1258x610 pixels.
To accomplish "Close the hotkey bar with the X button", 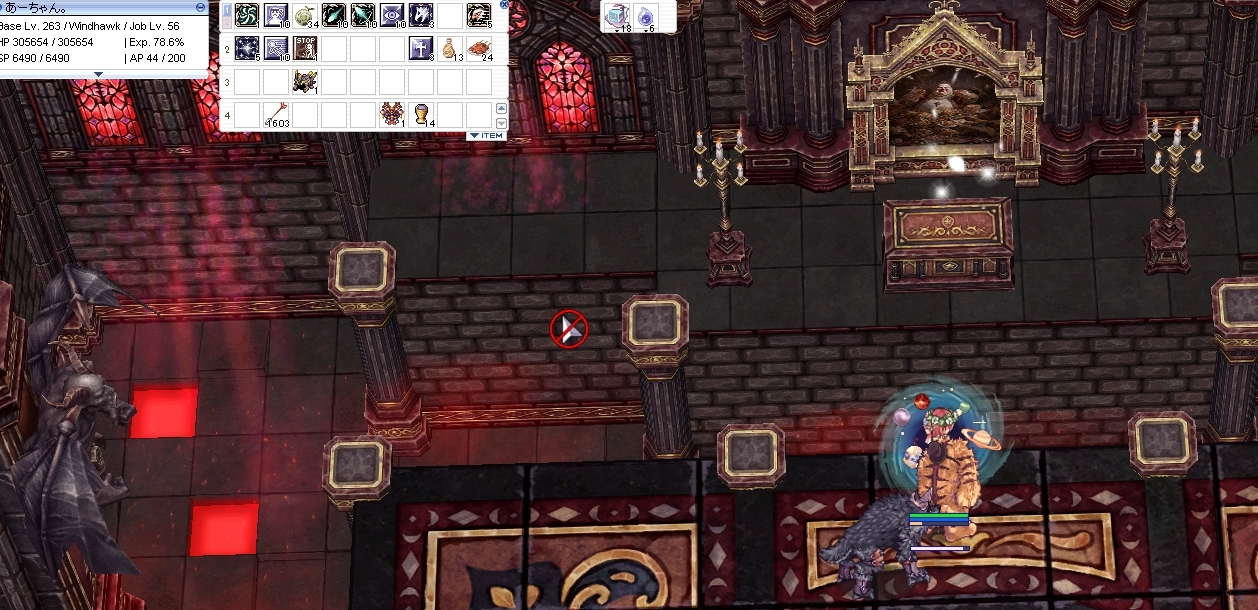I will [x=503, y=4].
